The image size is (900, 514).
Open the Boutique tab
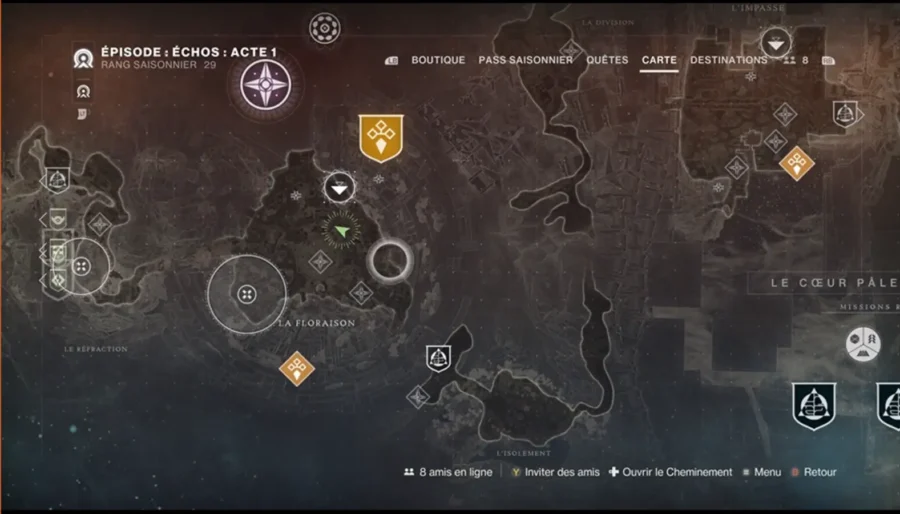(x=438, y=60)
